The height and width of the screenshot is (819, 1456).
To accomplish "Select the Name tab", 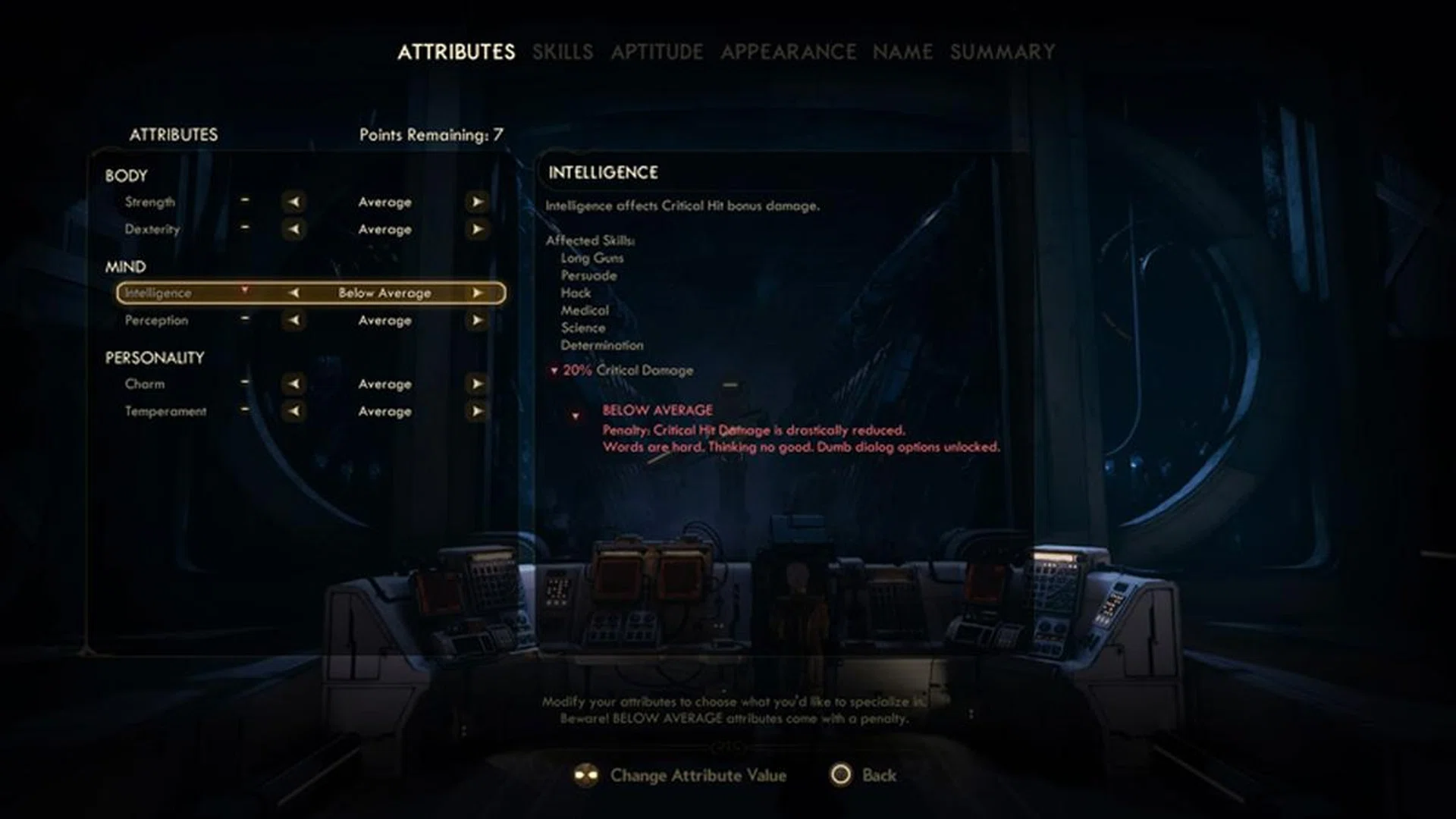I will point(902,52).
